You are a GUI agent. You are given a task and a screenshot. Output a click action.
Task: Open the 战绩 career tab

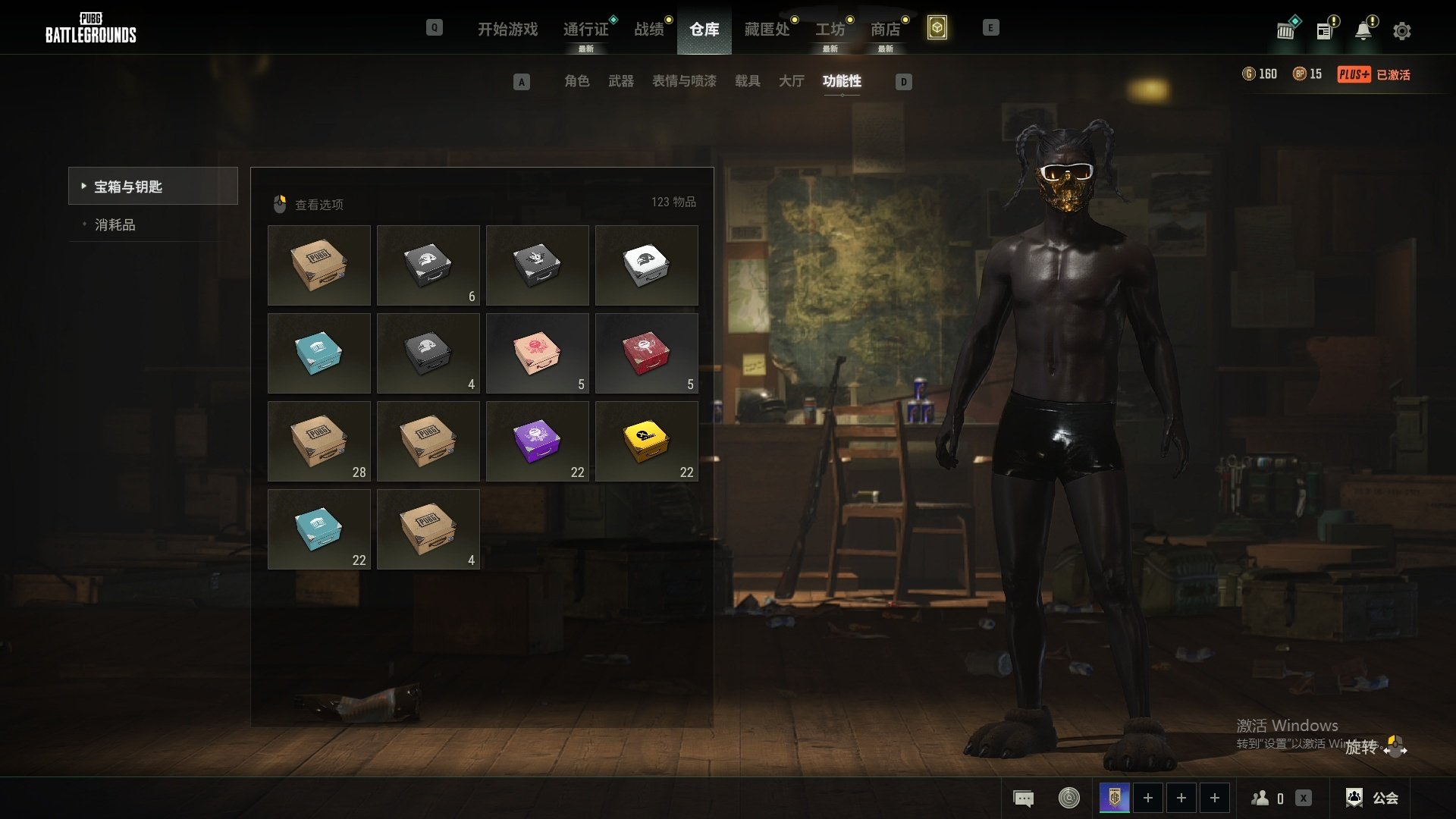pyautogui.click(x=649, y=30)
